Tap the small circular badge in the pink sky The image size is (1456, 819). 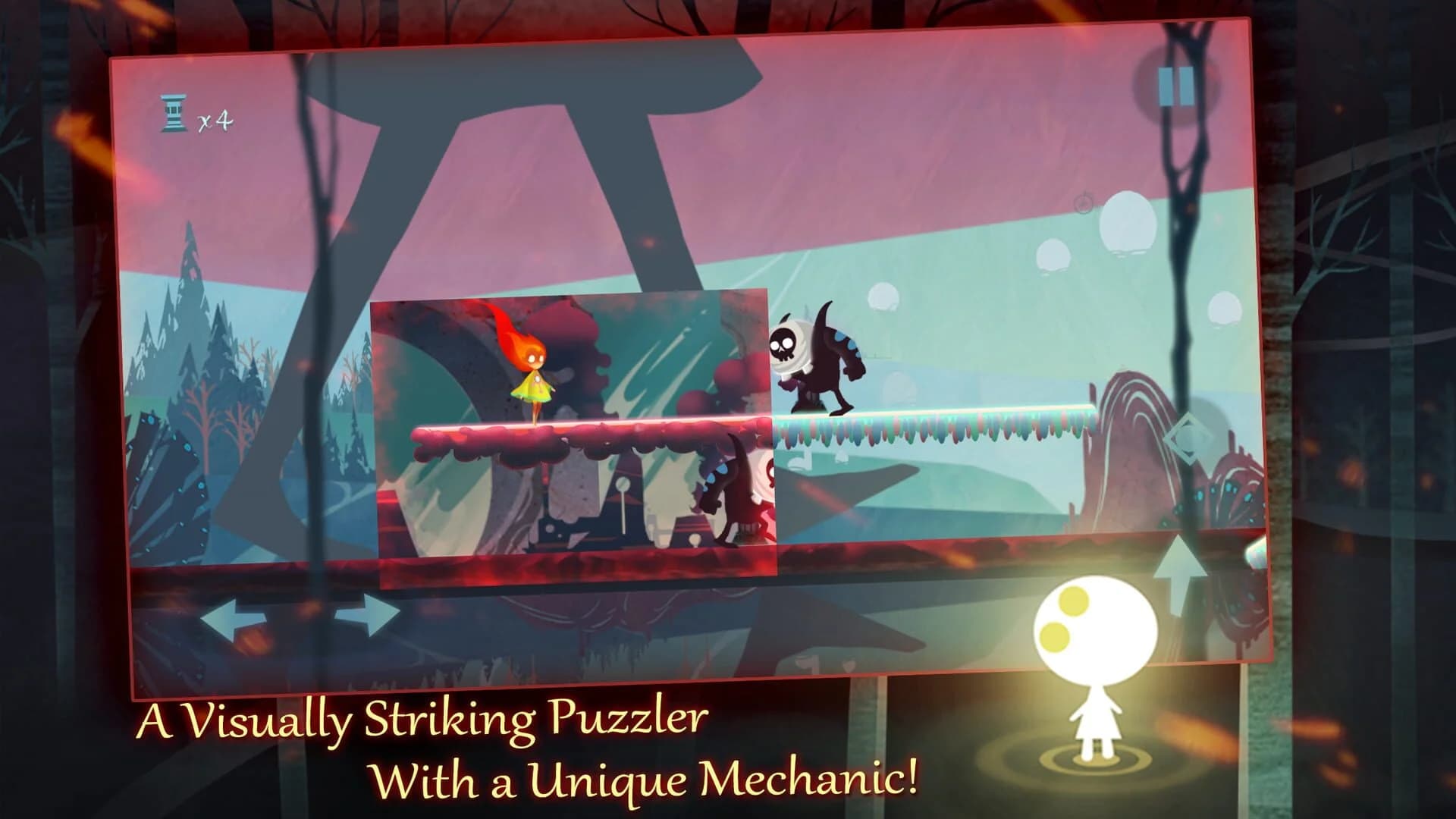(1083, 204)
